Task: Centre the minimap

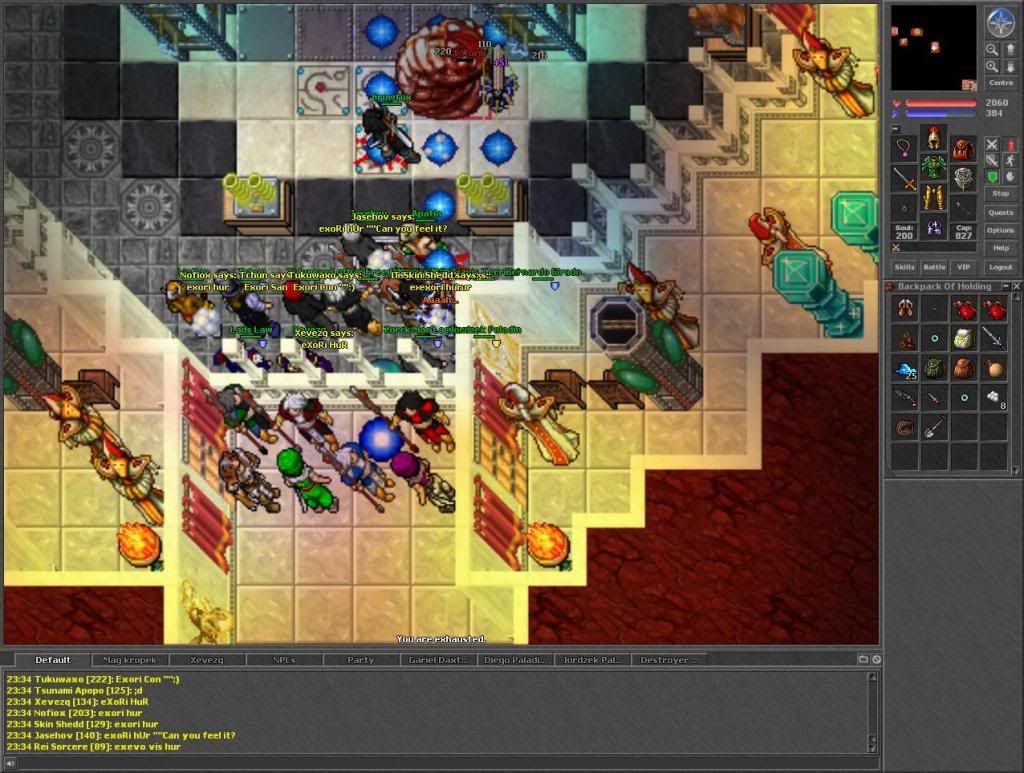Action: point(1000,83)
